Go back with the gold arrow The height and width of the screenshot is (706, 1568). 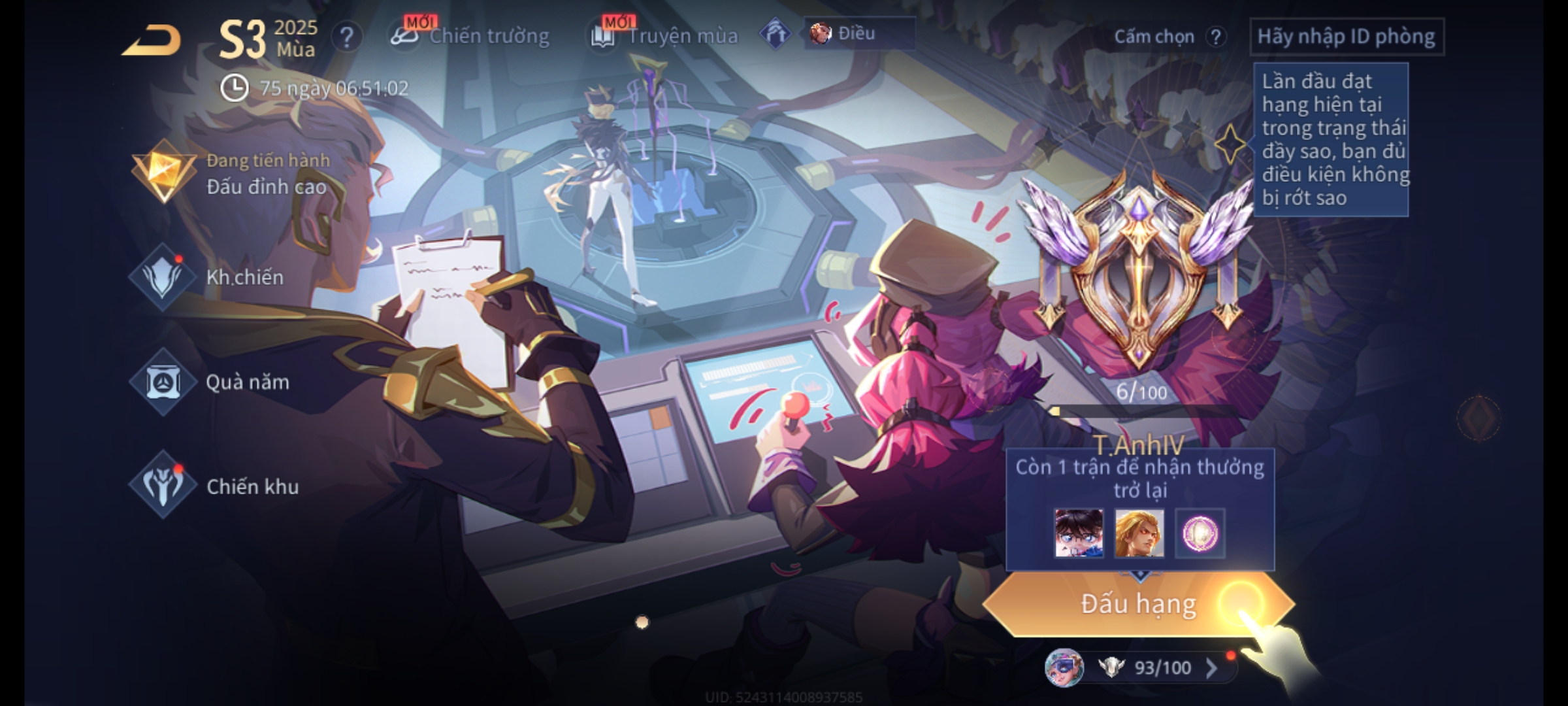pos(152,41)
